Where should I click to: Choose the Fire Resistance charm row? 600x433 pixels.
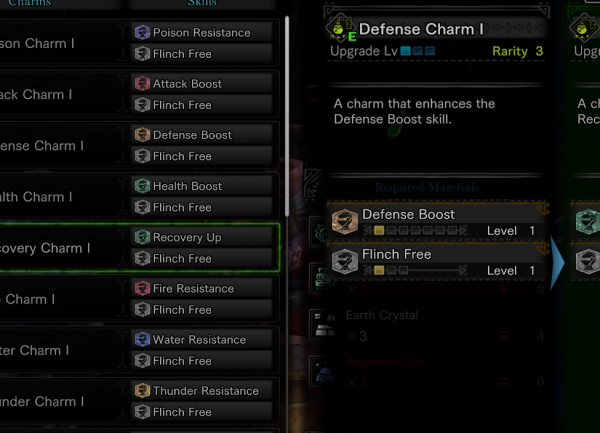pos(140,299)
